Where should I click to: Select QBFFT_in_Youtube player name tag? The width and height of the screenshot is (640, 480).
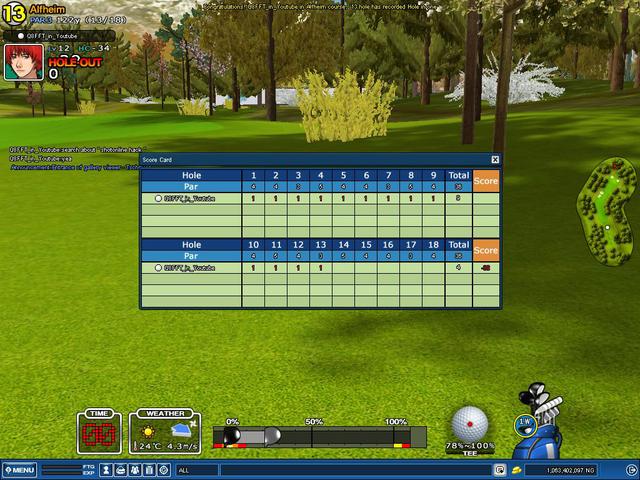pos(56,35)
